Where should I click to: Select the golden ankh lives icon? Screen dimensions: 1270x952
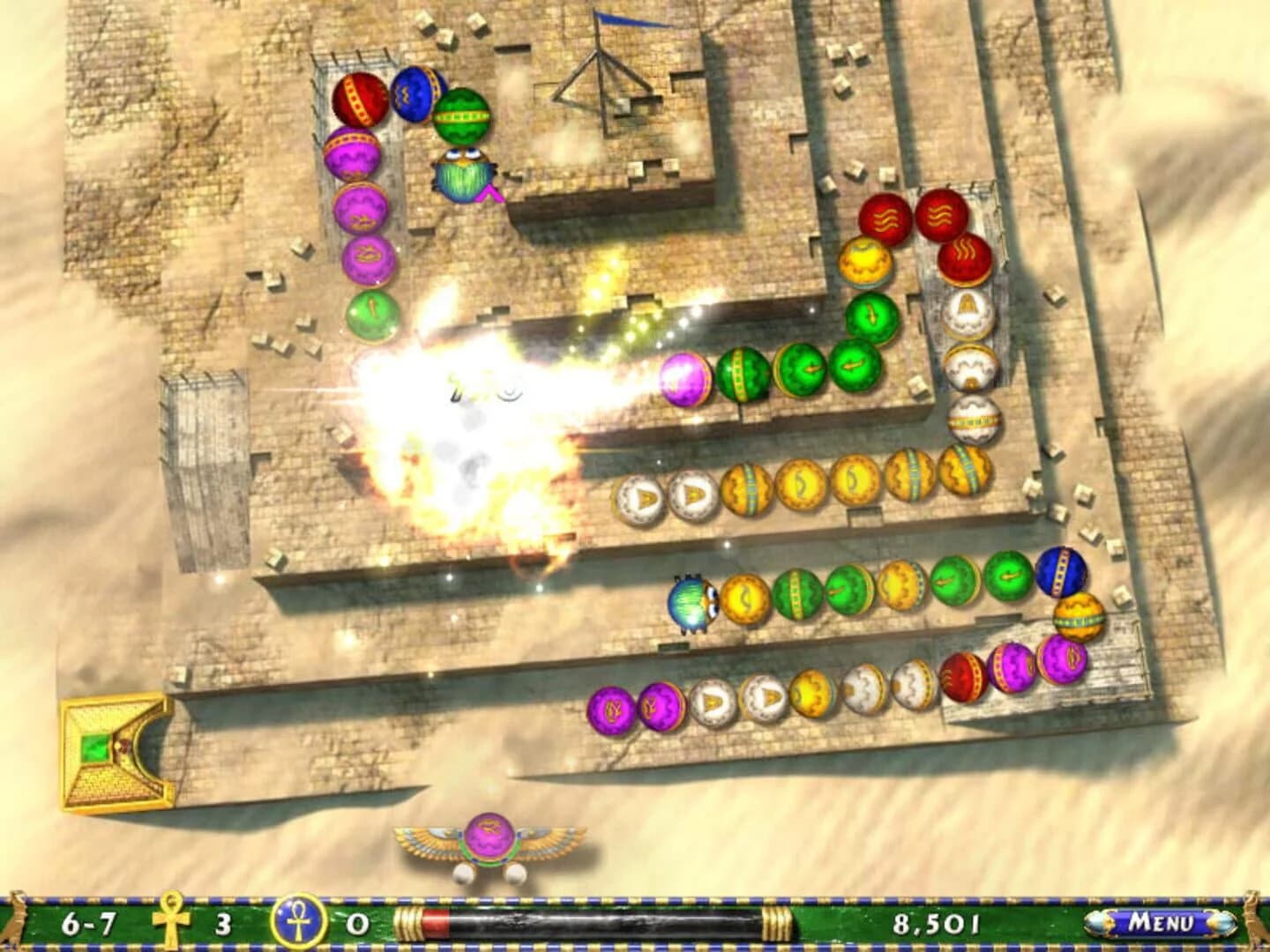pyautogui.click(x=170, y=923)
